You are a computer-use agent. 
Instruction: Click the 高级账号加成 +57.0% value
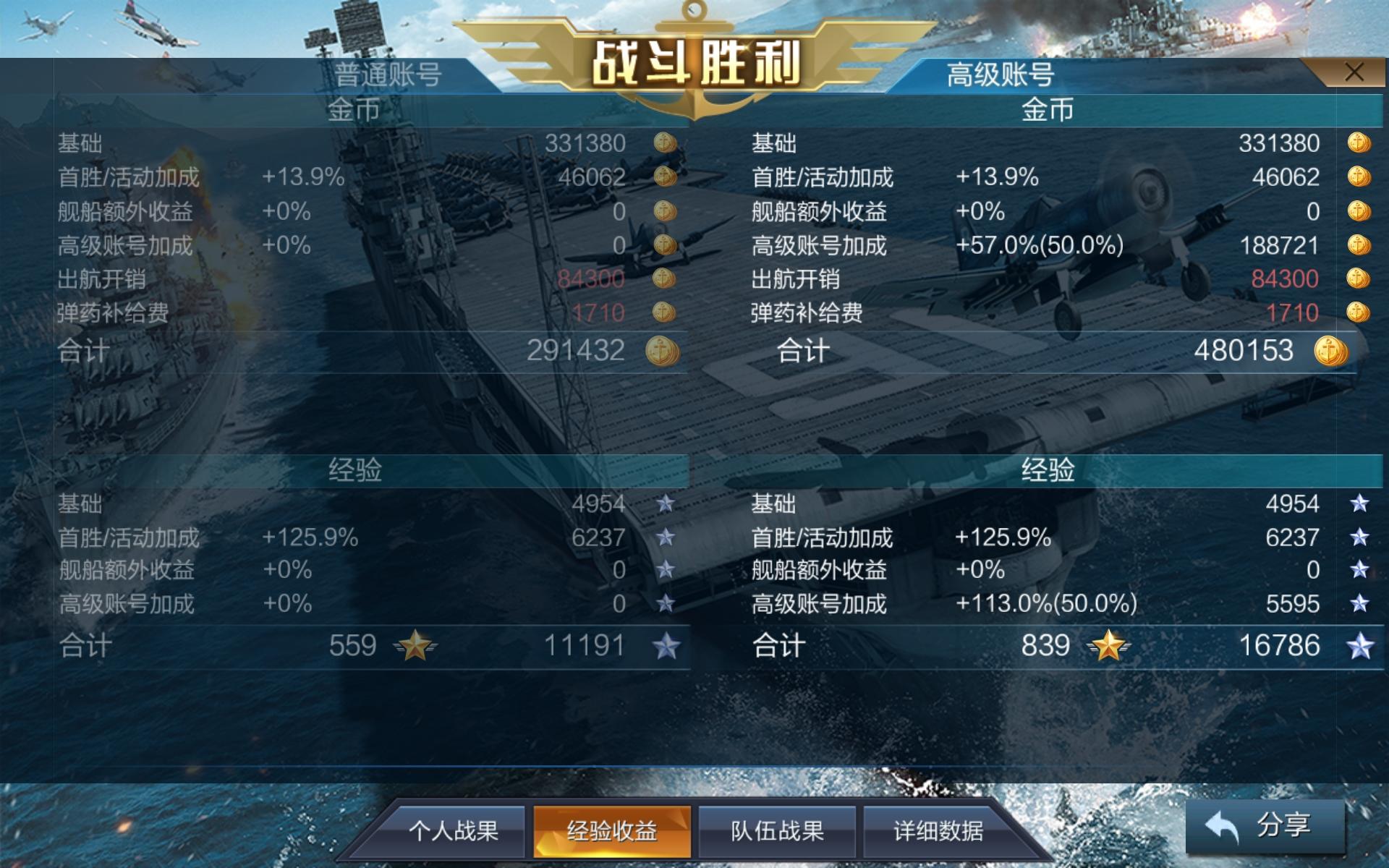pyautogui.click(x=1040, y=247)
